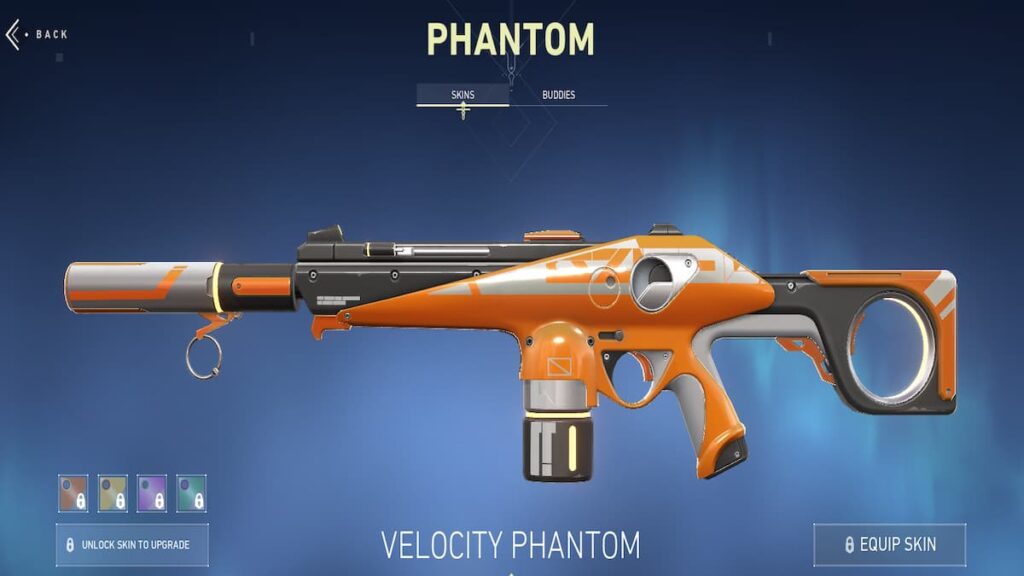Viewport: 1024px width, 576px height.
Task: Equip the Velocity Phantom skin
Action: pyautogui.click(x=889, y=545)
